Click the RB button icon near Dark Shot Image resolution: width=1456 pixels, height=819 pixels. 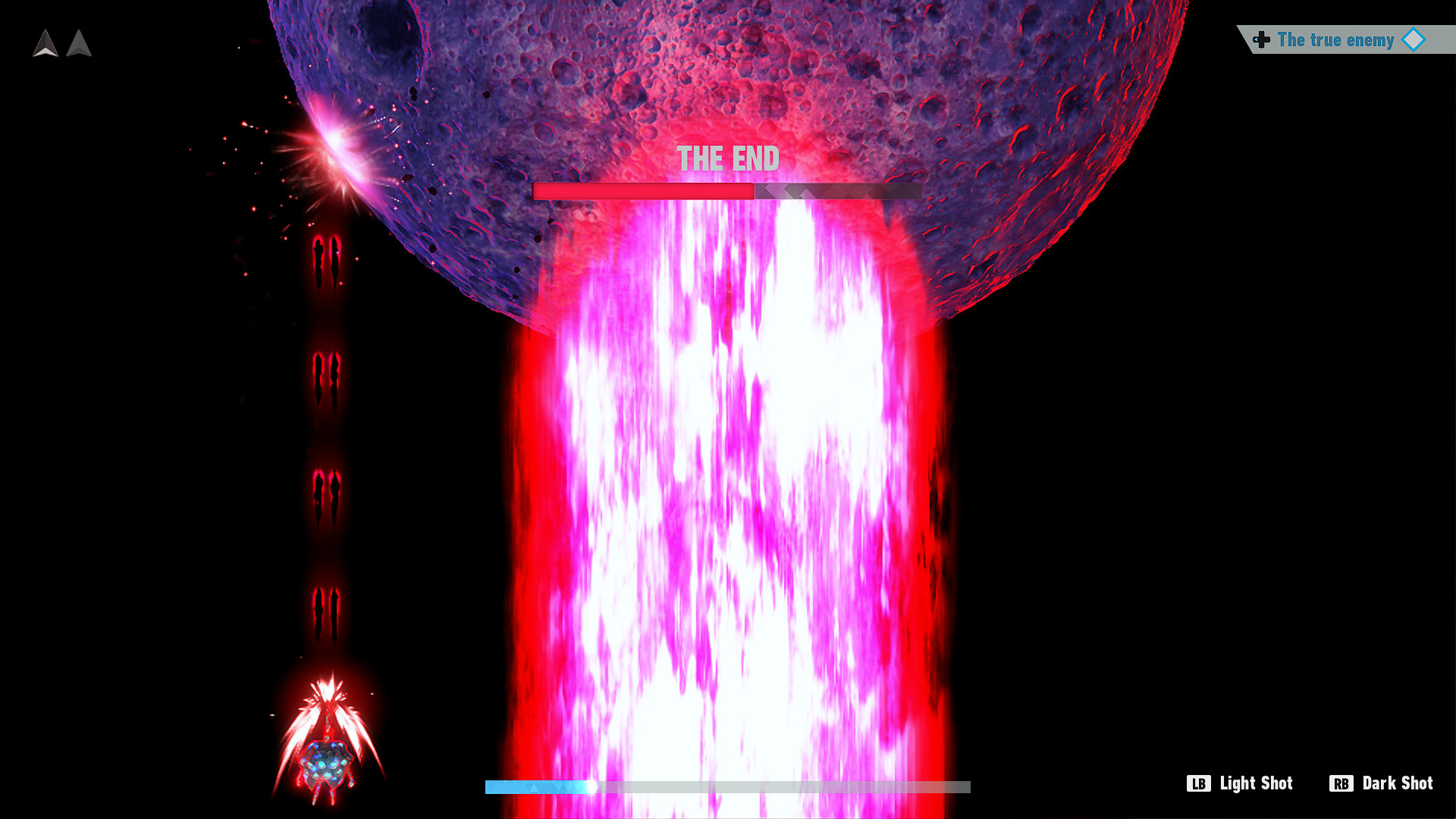click(1342, 783)
